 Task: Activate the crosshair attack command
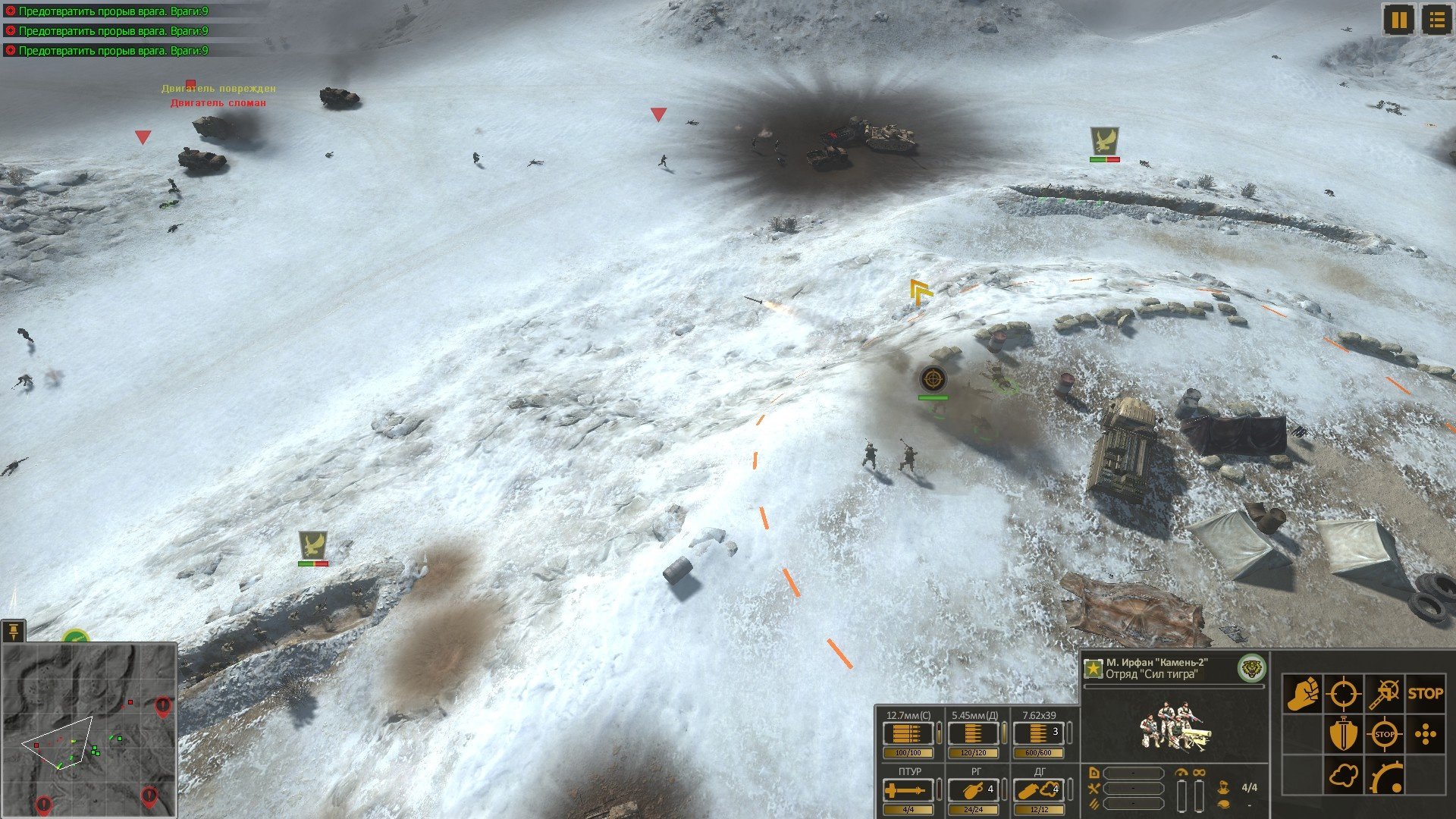coord(1343,693)
